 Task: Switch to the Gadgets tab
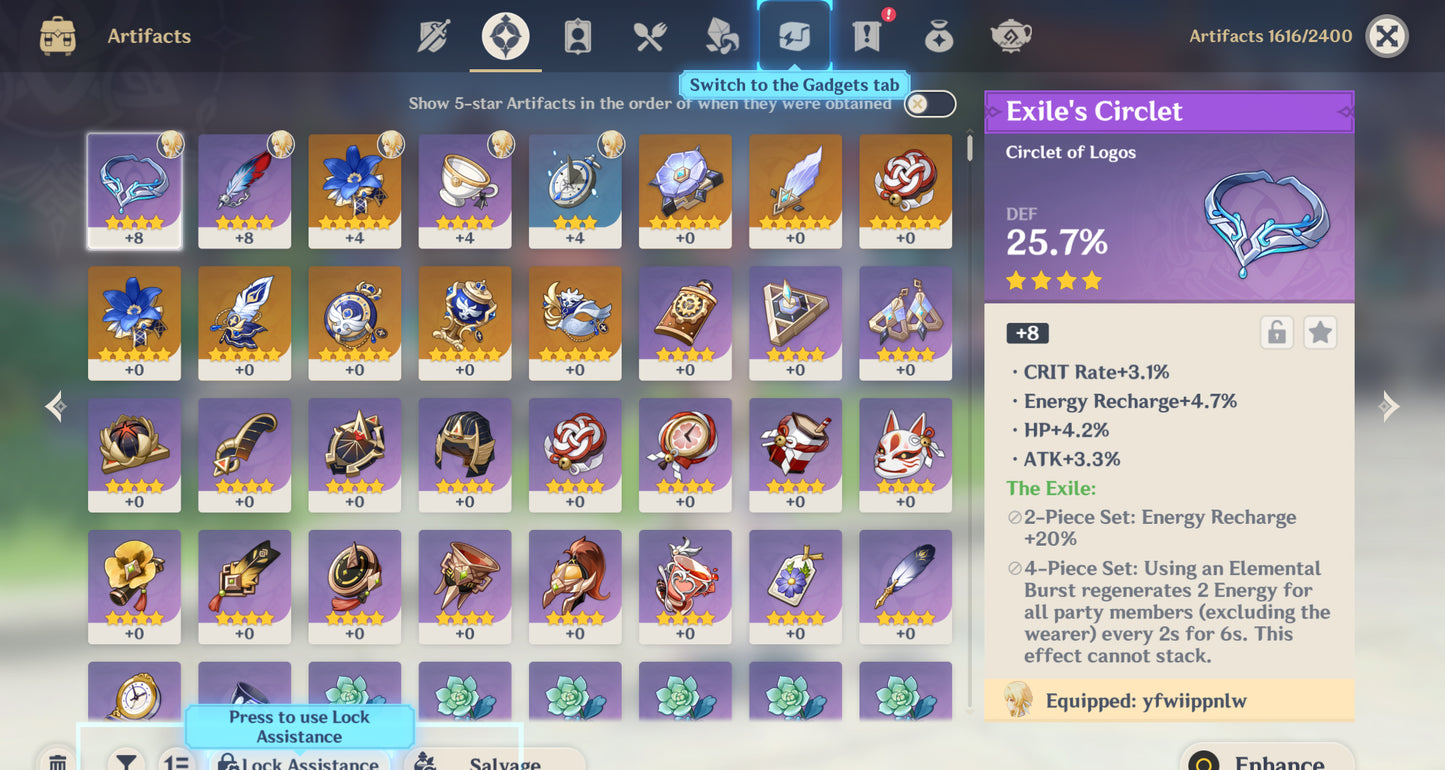pos(793,35)
